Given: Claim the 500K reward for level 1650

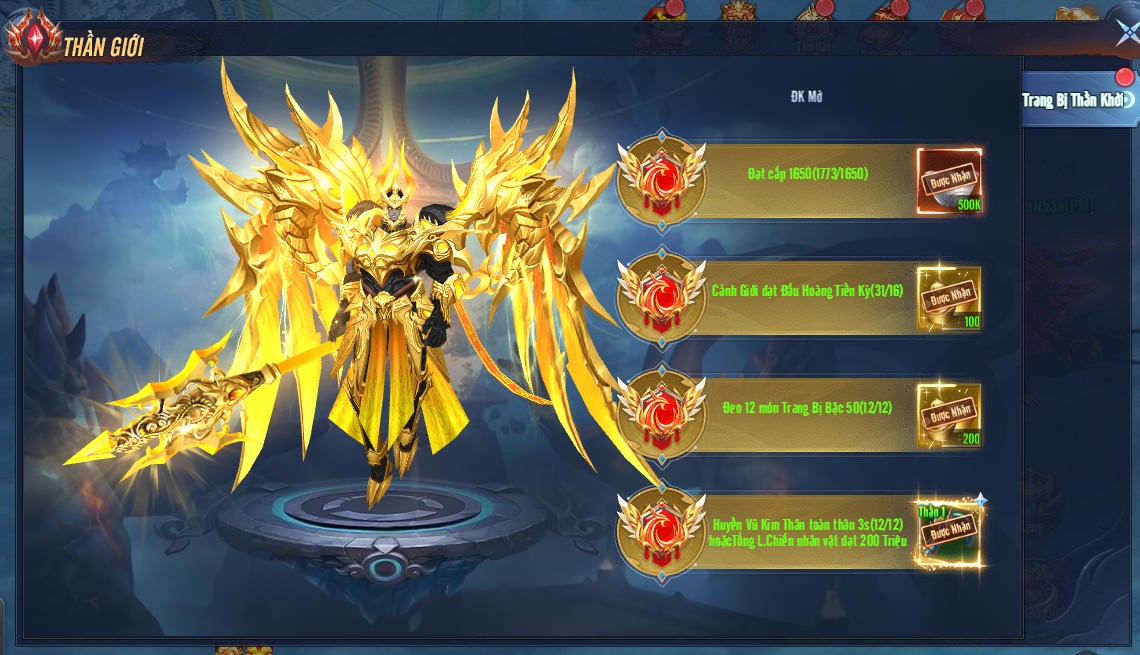Looking at the screenshot, I should tap(949, 180).
